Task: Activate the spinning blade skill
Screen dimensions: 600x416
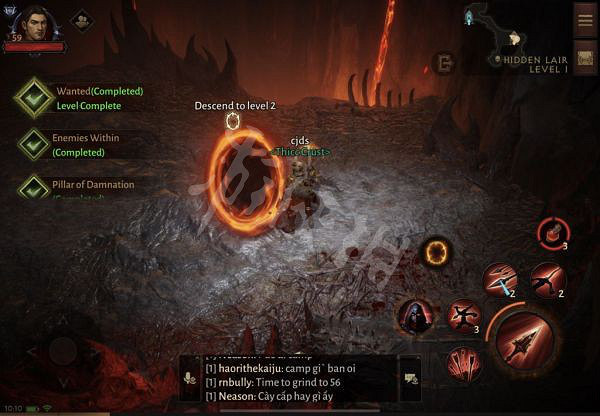Action: click(463, 316)
